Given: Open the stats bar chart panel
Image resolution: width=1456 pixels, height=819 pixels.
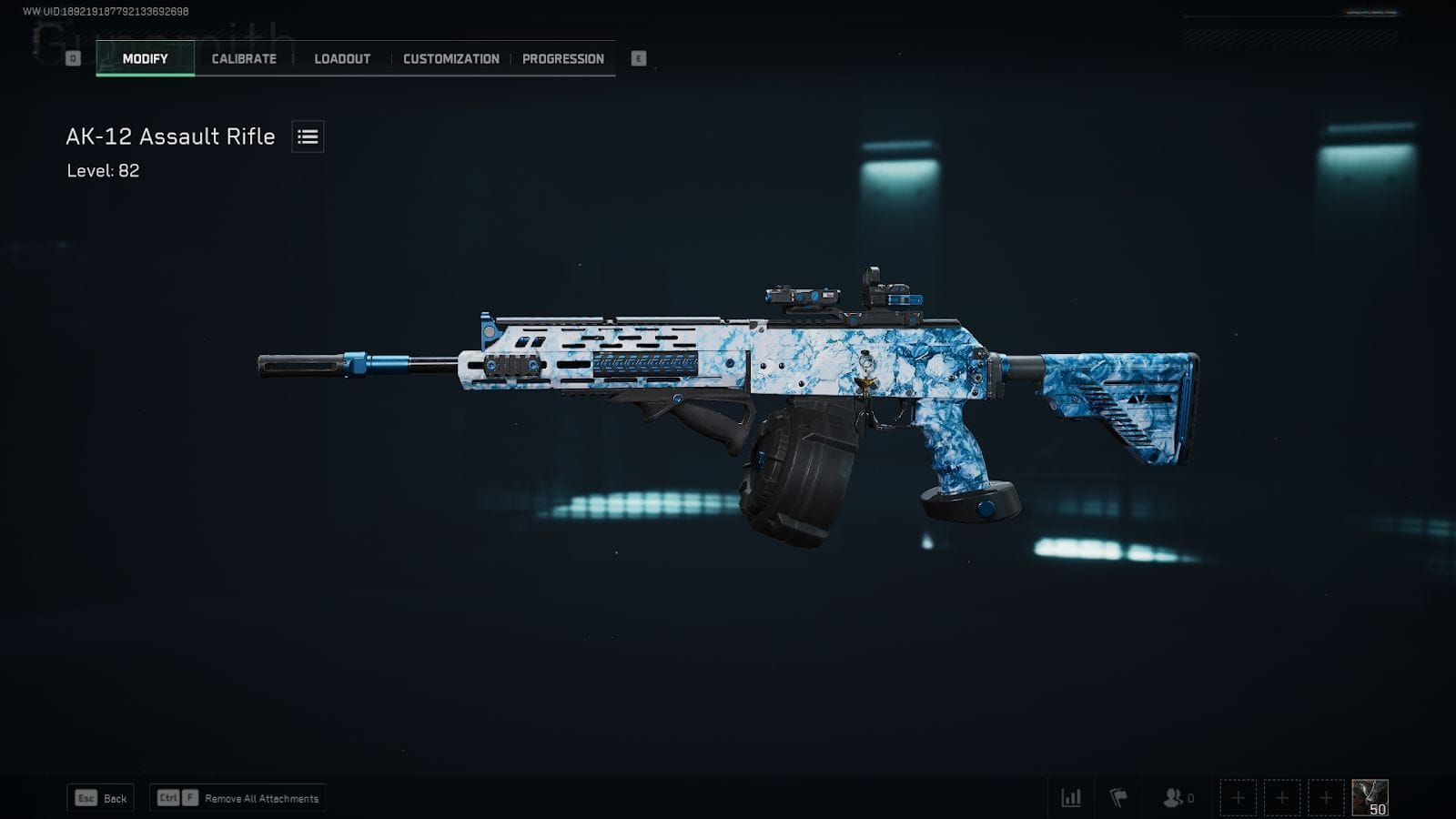Looking at the screenshot, I should pos(1070,797).
